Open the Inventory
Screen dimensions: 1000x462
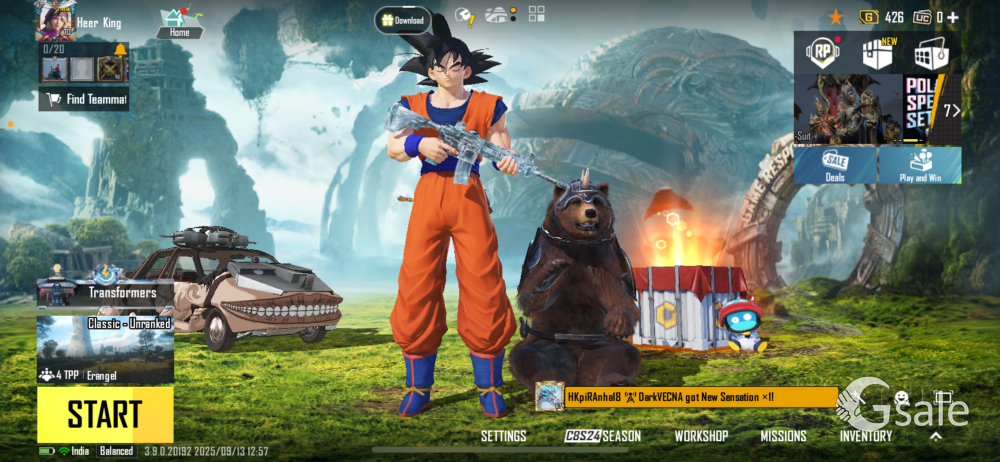coord(866,436)
